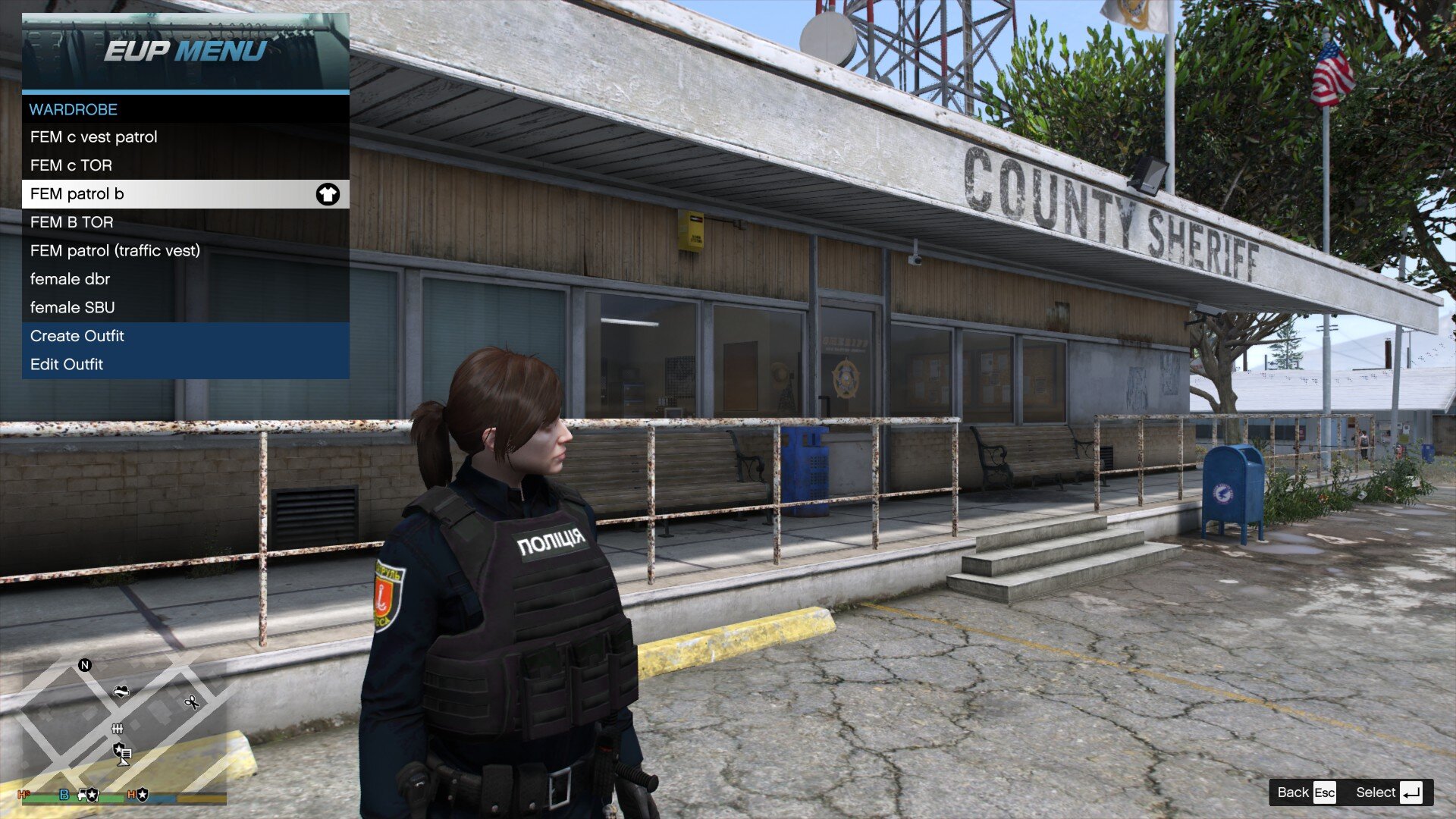Apply the highlighted FEM patrol b outfit
This screenshot has height=819, width=1456.
185,194
